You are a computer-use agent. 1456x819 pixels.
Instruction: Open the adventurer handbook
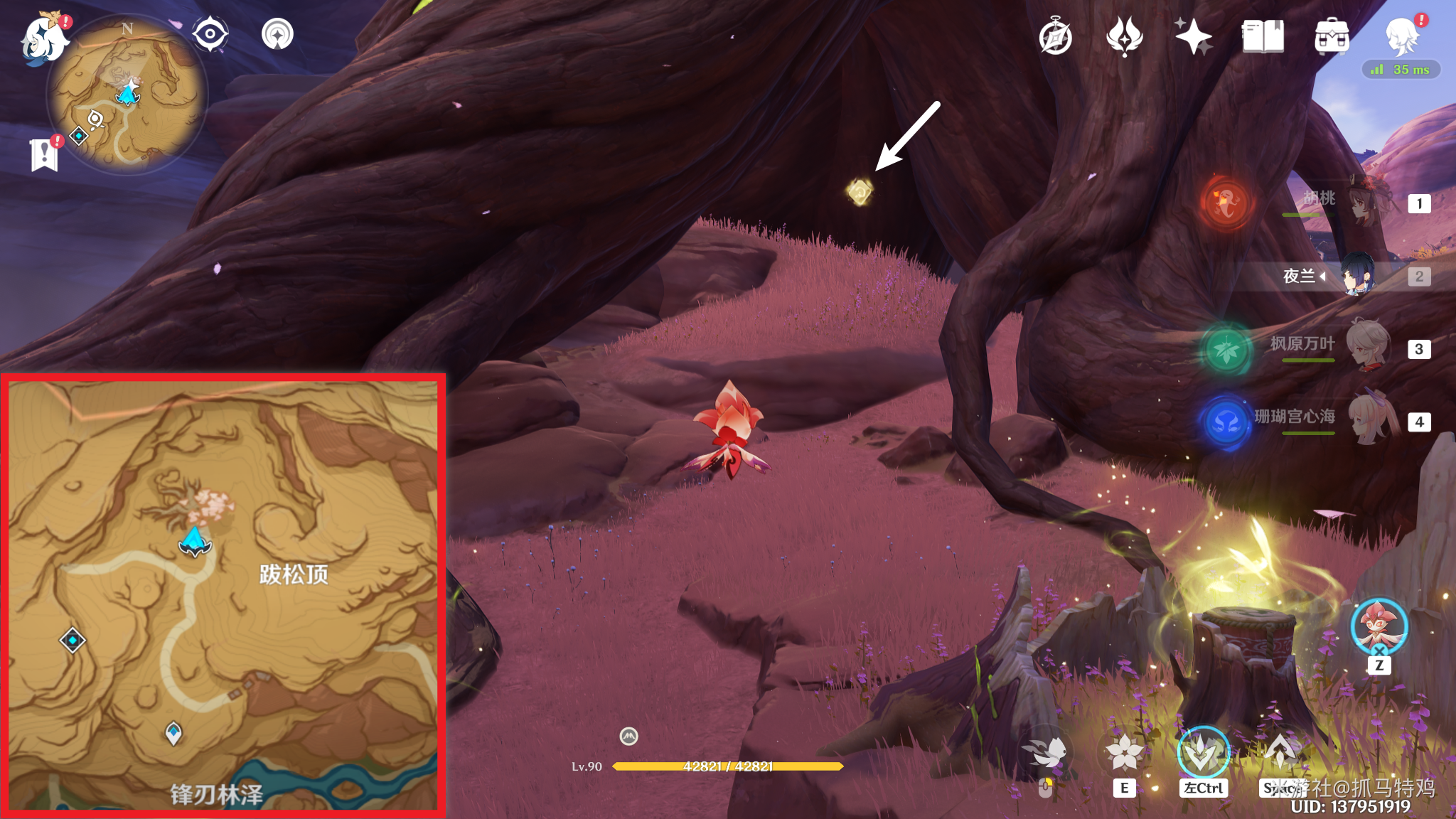click(1263, 37)
